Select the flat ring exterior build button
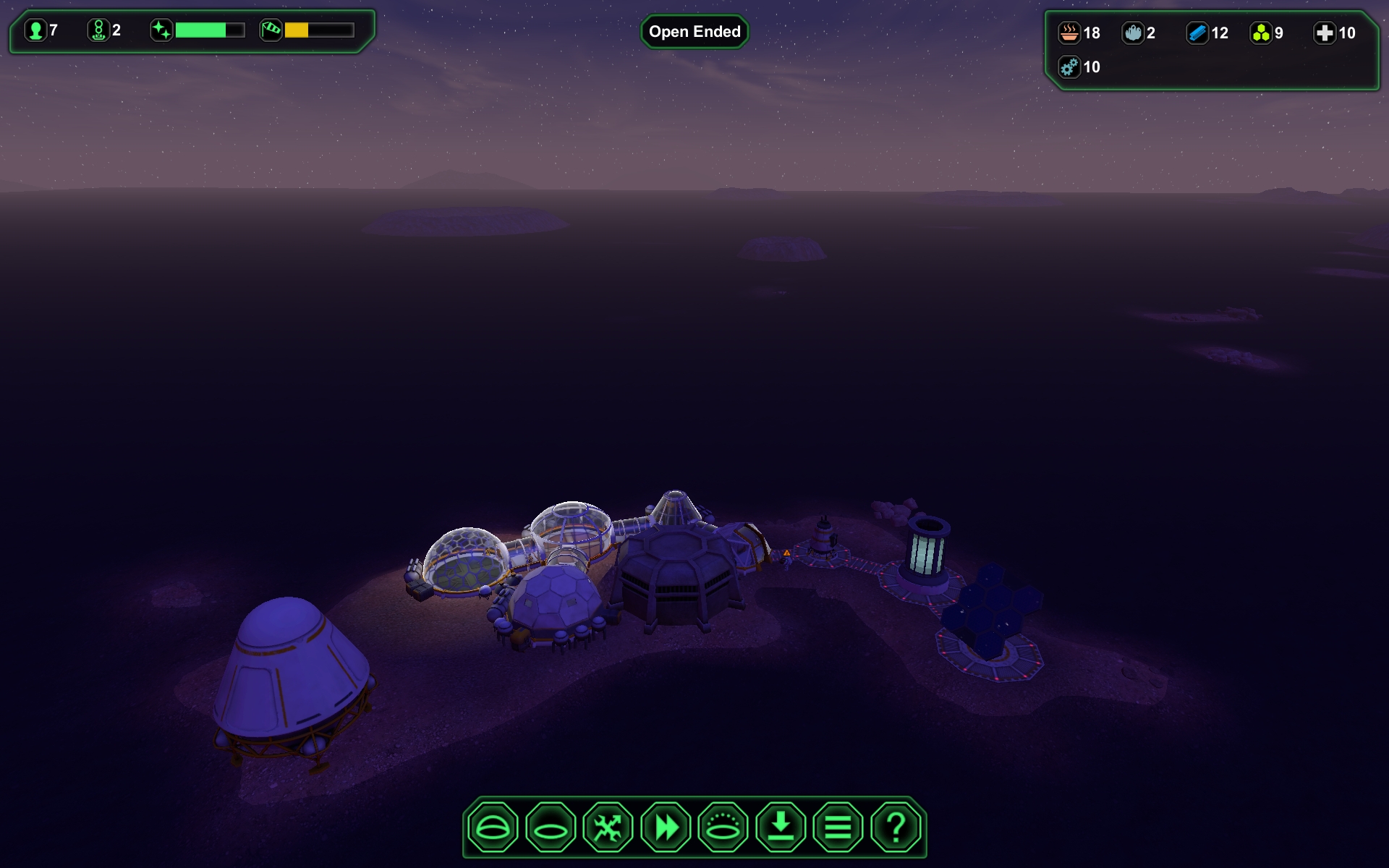The height and width of the screenshot is (868, 1389). pos(551,827)
